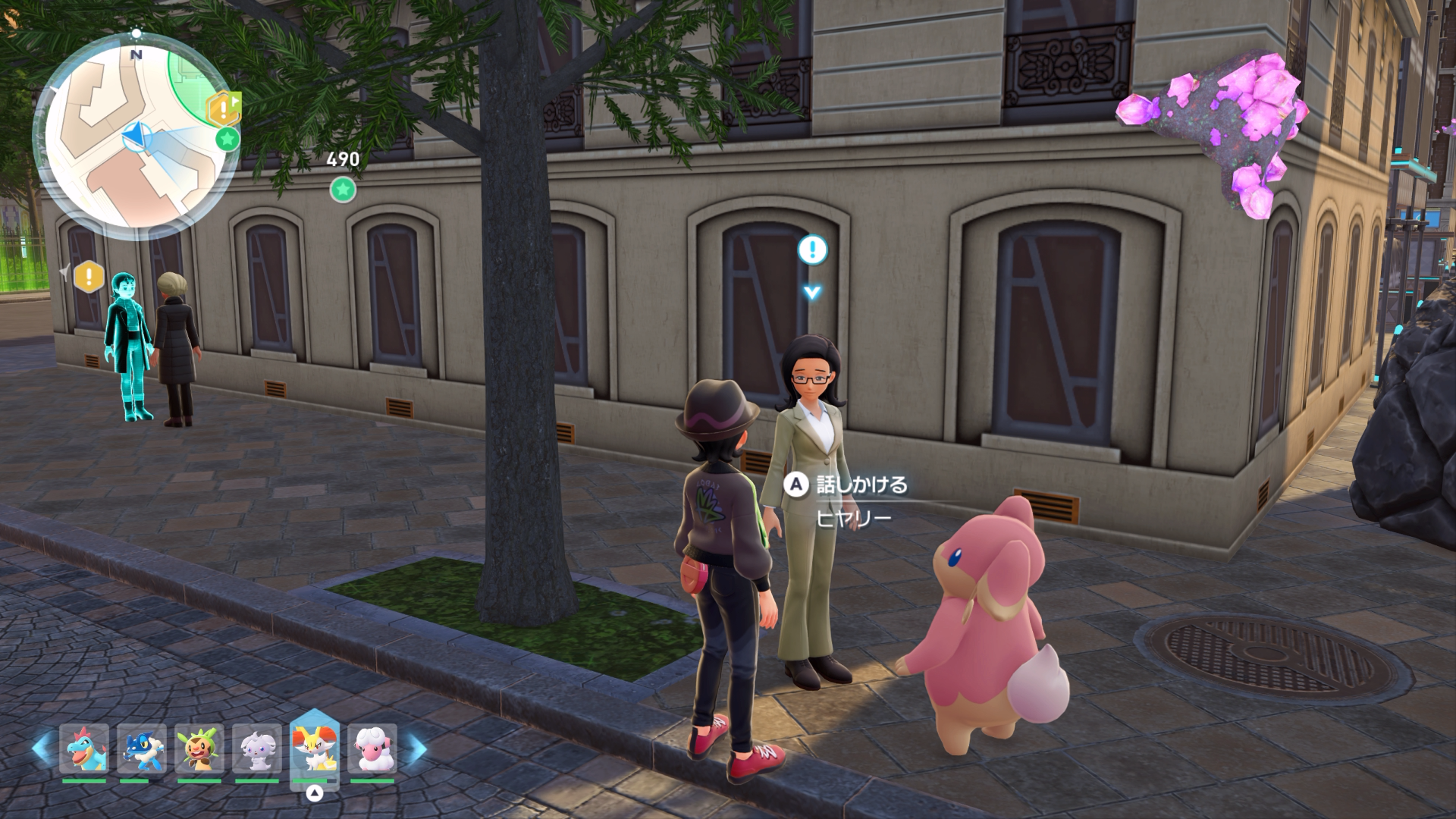Viewport: 1456px width, 819px height.
Task: Click the blue player arrow on the minimap
Action: tap(135, 137)
